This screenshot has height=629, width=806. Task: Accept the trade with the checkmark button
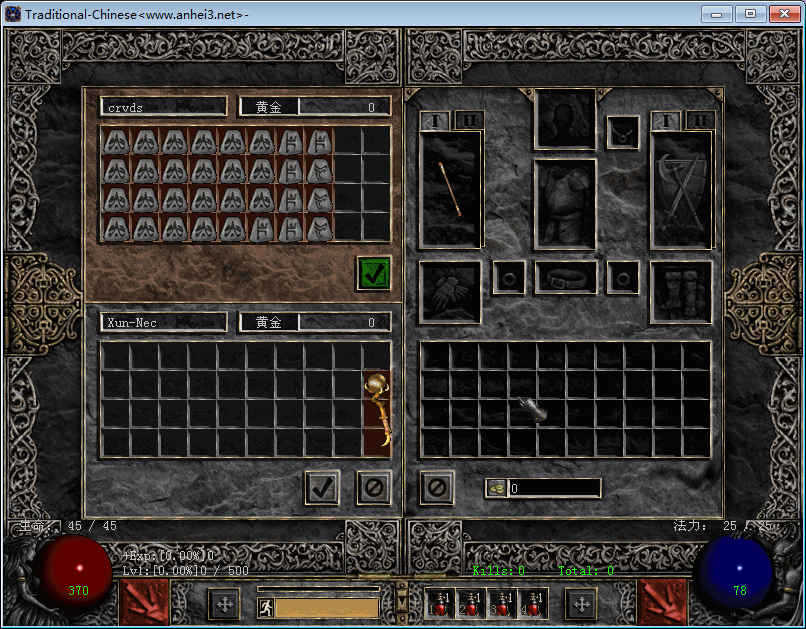click(322, 488)
